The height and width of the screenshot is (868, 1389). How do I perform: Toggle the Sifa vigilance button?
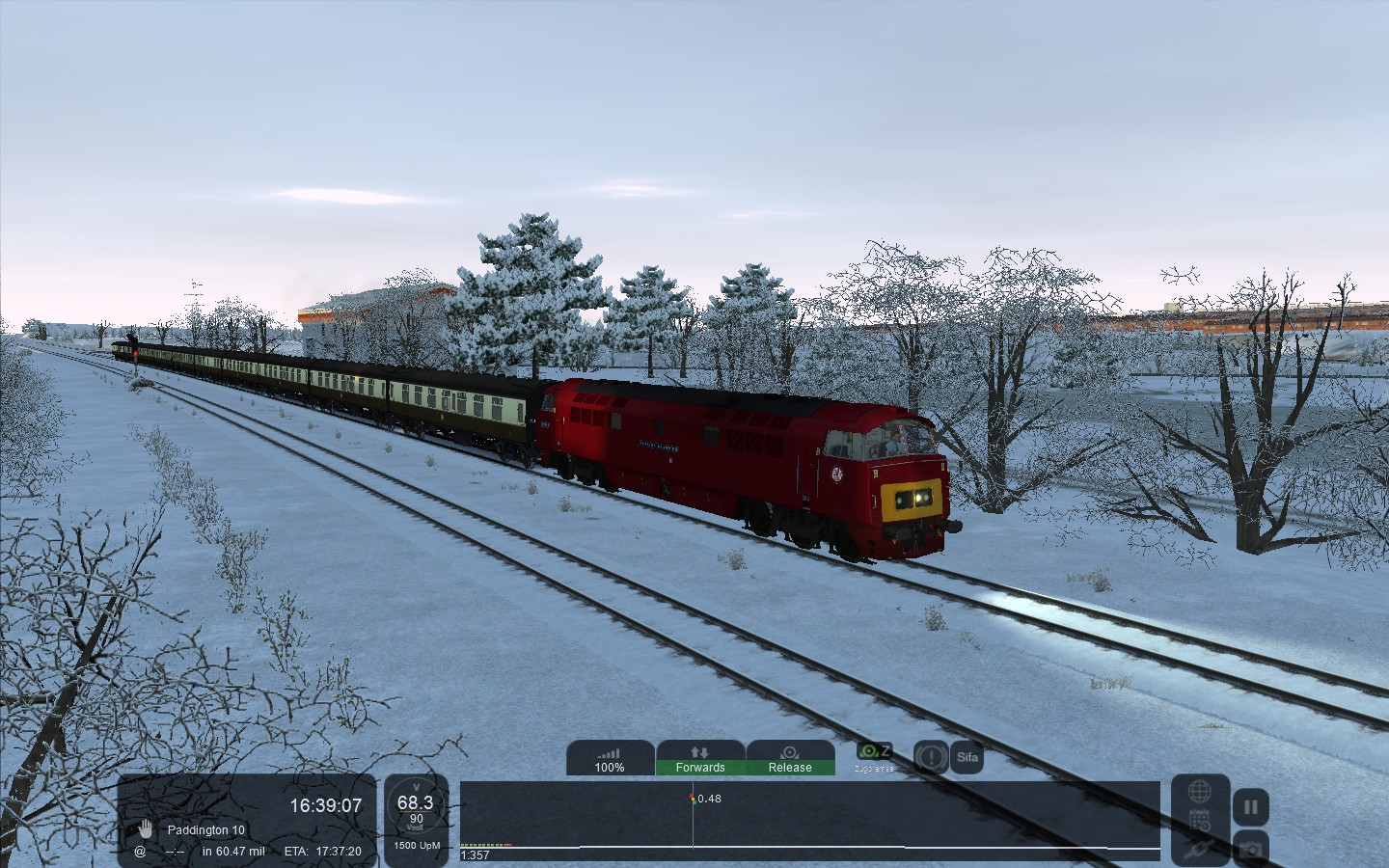(x=967, y=757)
